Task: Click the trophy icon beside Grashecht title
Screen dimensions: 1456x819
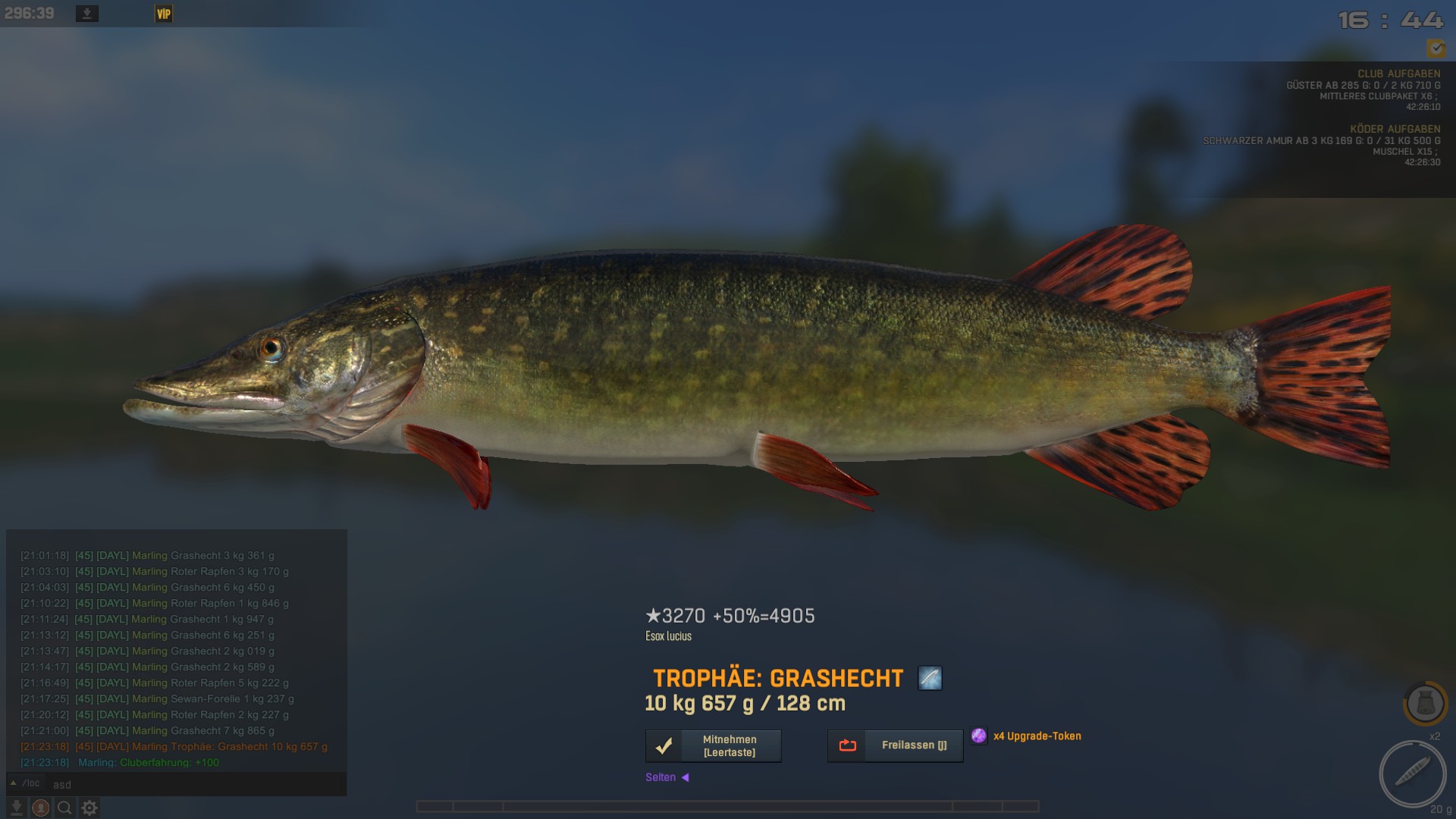Action: pyautogui.click(x=930, y=678)
